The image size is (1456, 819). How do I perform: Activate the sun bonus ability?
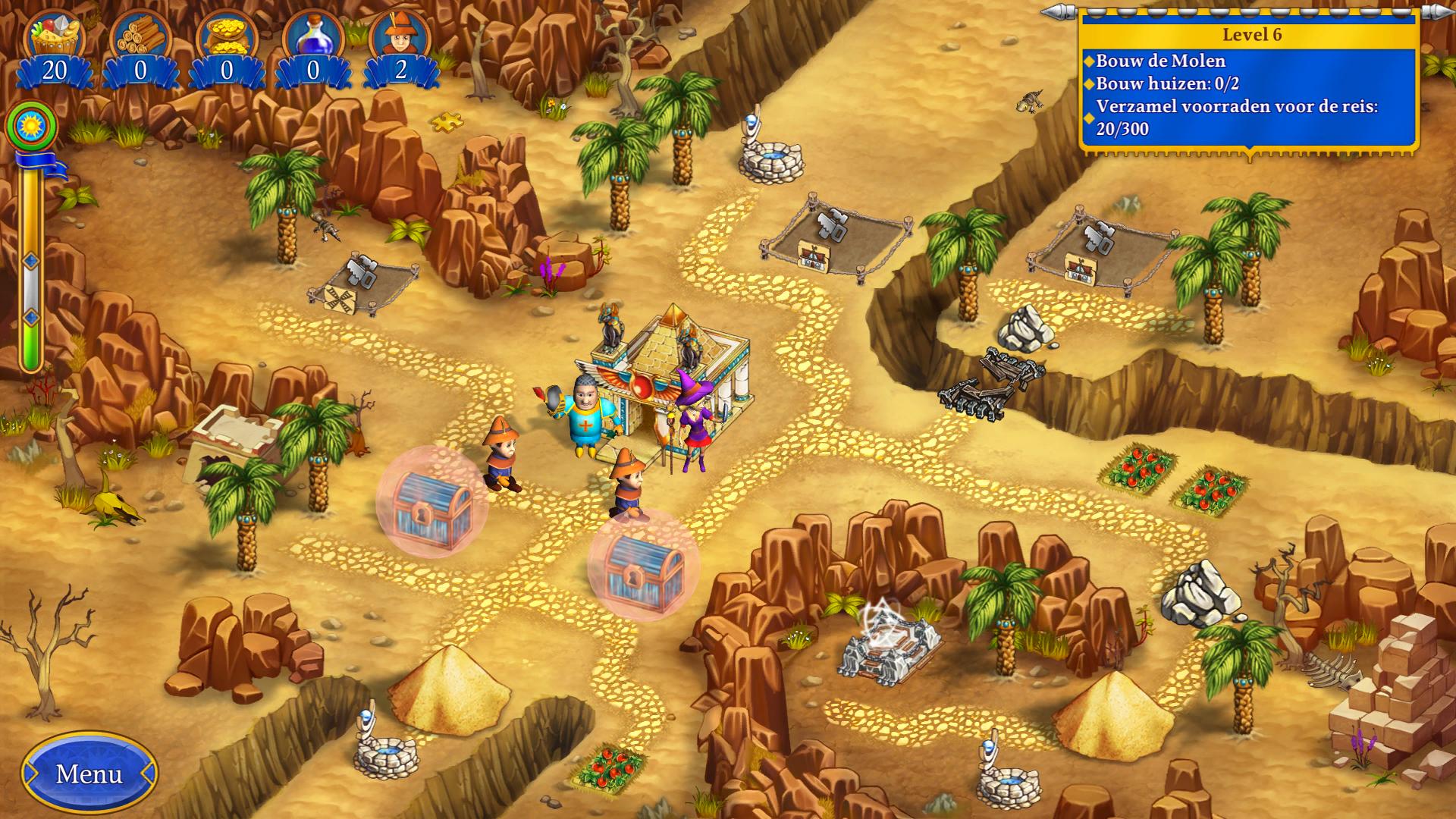(32, 125)
